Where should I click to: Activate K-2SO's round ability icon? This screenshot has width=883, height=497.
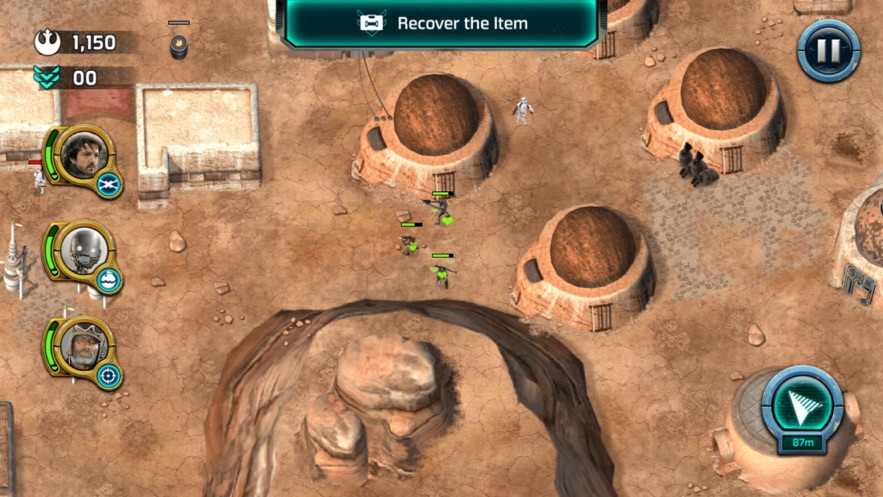[x=110, y=280]
